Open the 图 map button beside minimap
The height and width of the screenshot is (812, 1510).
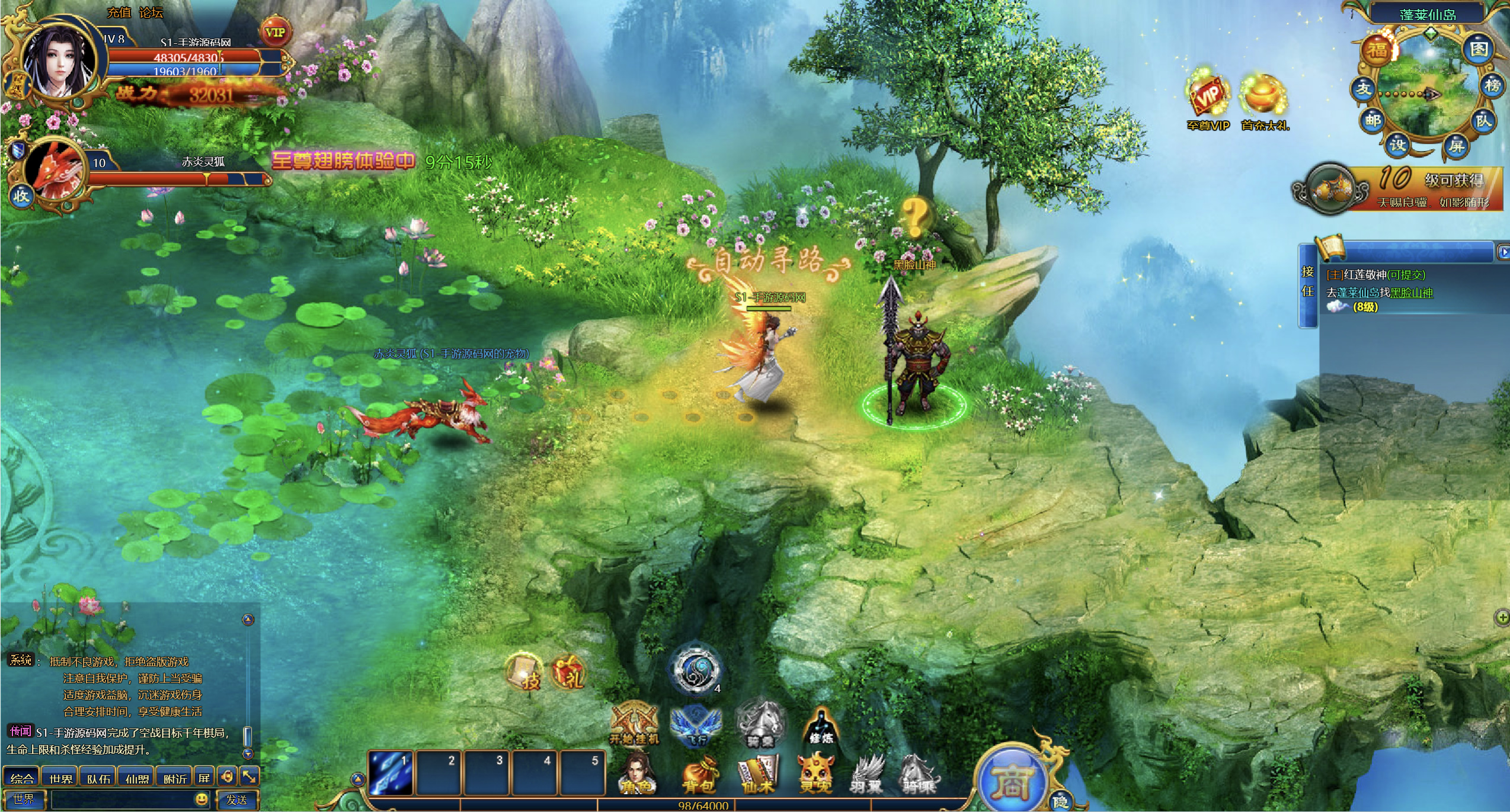click(x=1478, y=49)
